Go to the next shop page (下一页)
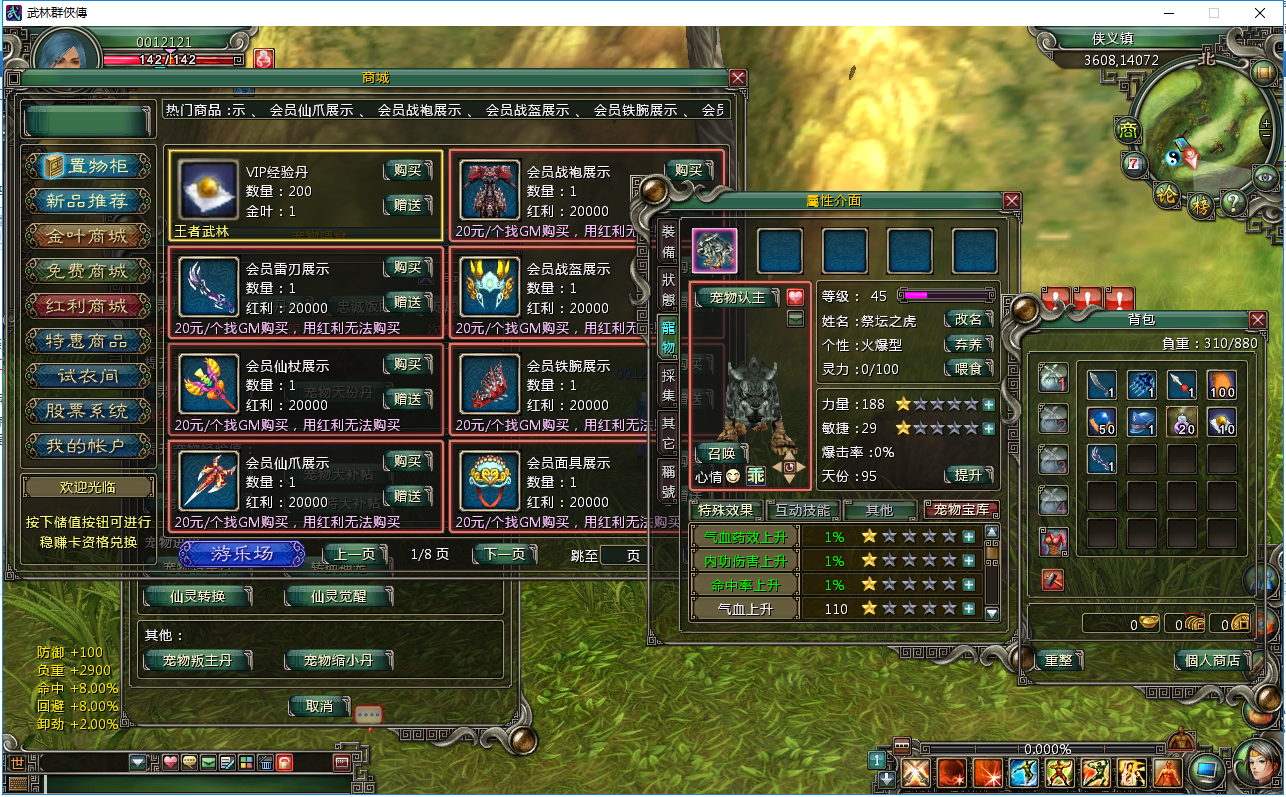This screenshot has height=797, width=1286. (504, 554)
